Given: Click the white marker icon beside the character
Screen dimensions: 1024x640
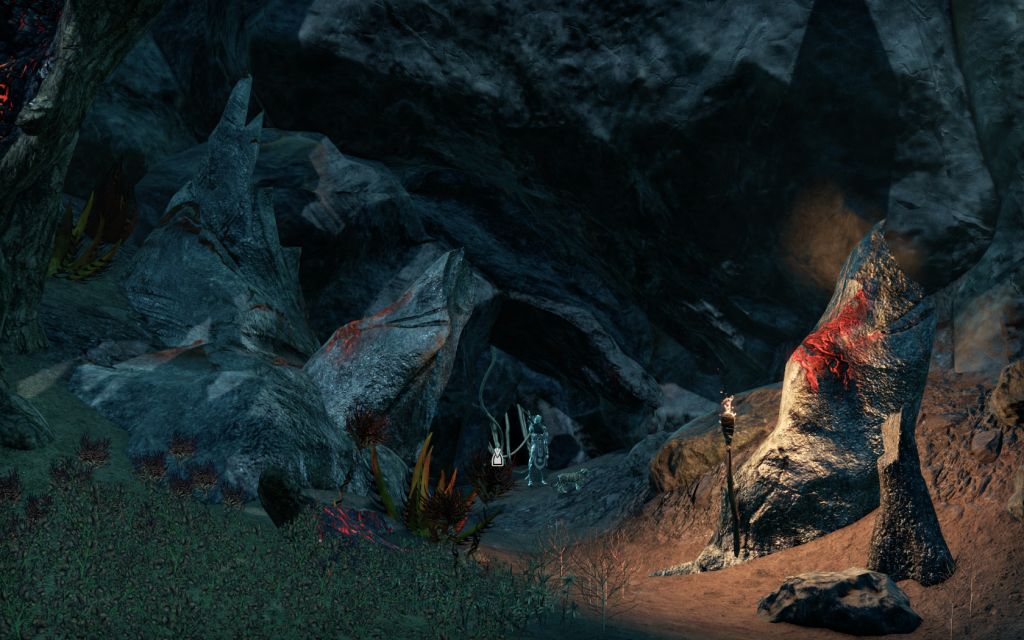Looking at the screenshot, I should coord(497,457).
